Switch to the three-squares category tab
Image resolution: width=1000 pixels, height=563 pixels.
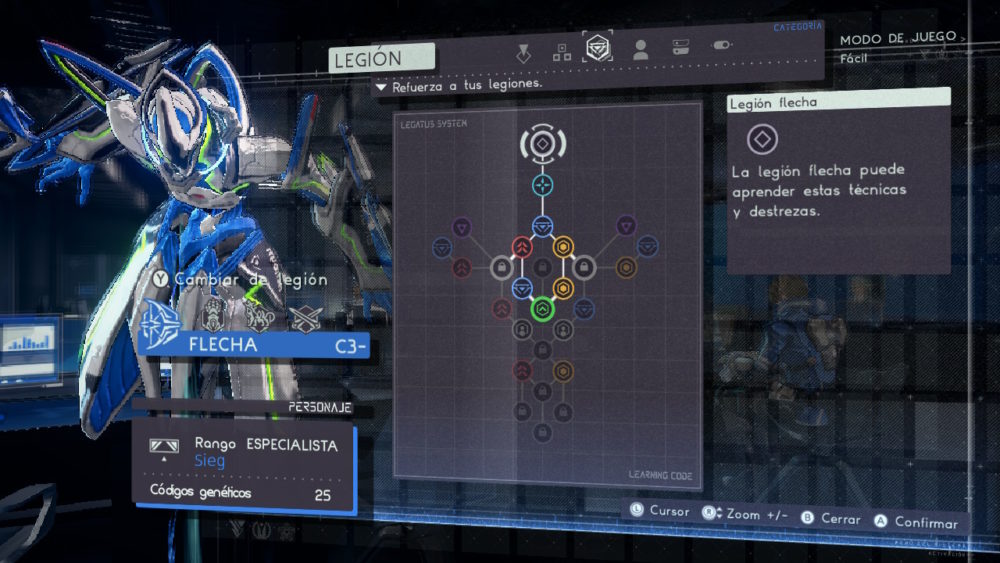[x=562, y=51]
